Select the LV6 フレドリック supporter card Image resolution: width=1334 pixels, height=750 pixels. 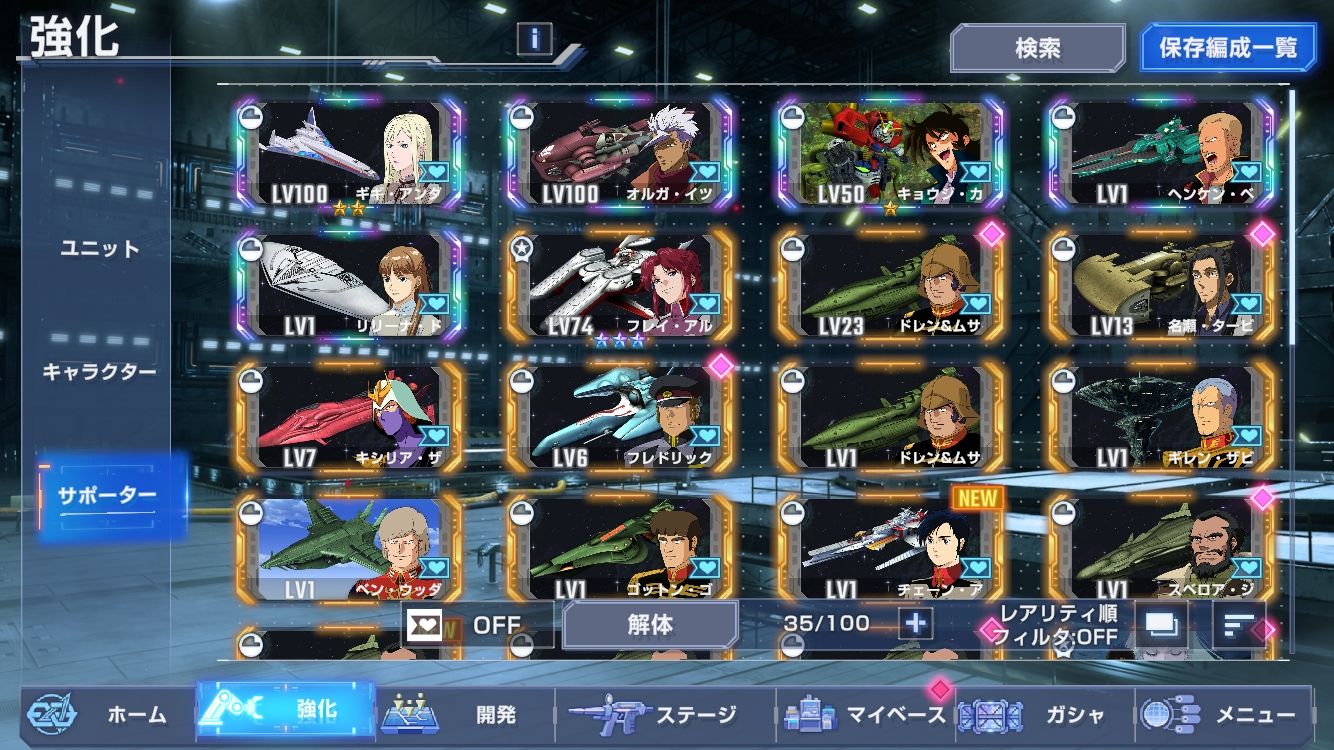point(620,417)
